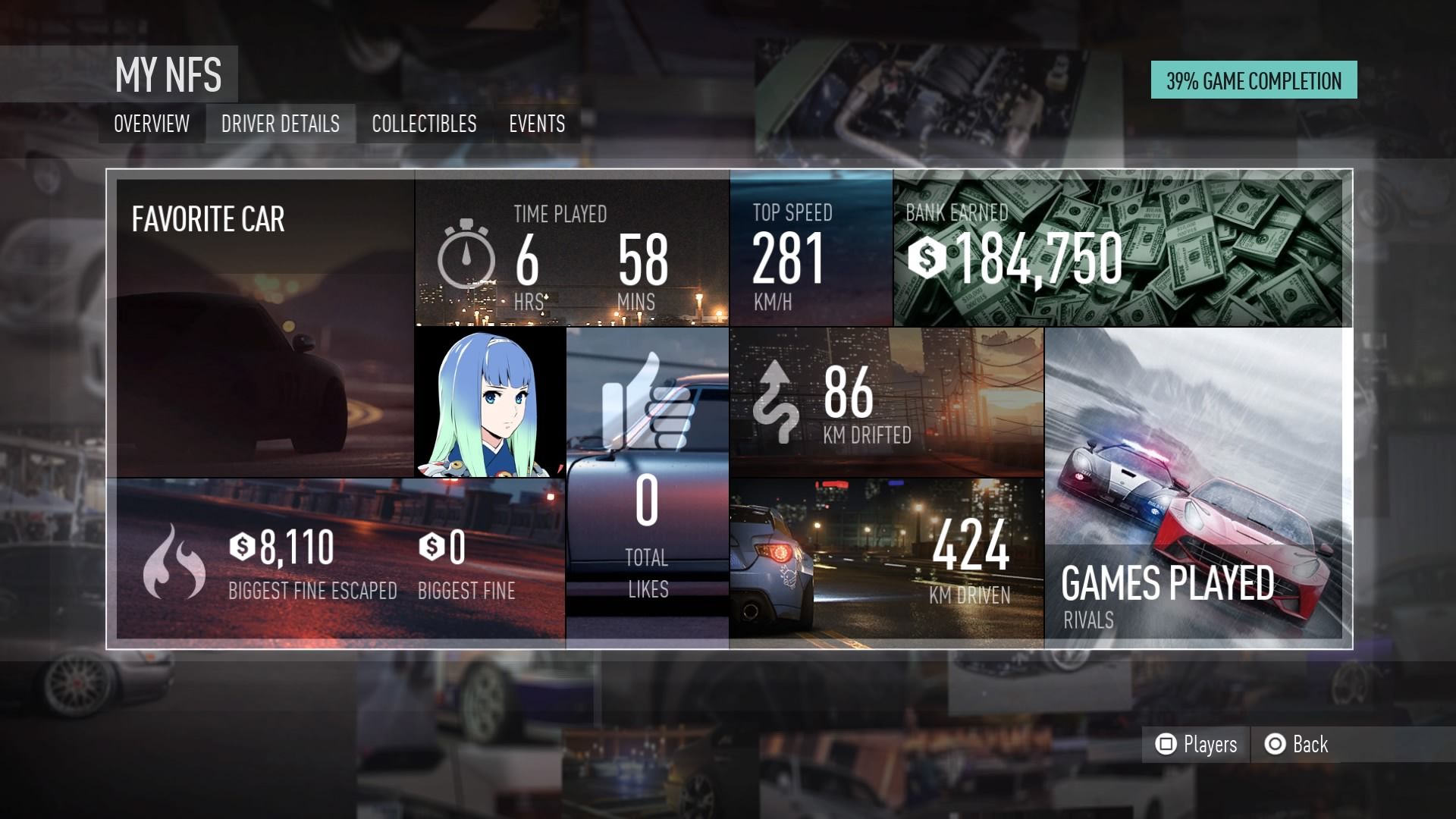Choose the Top Speed tile
This screenshot has width=1456, height=819.
tap(811, 250)
